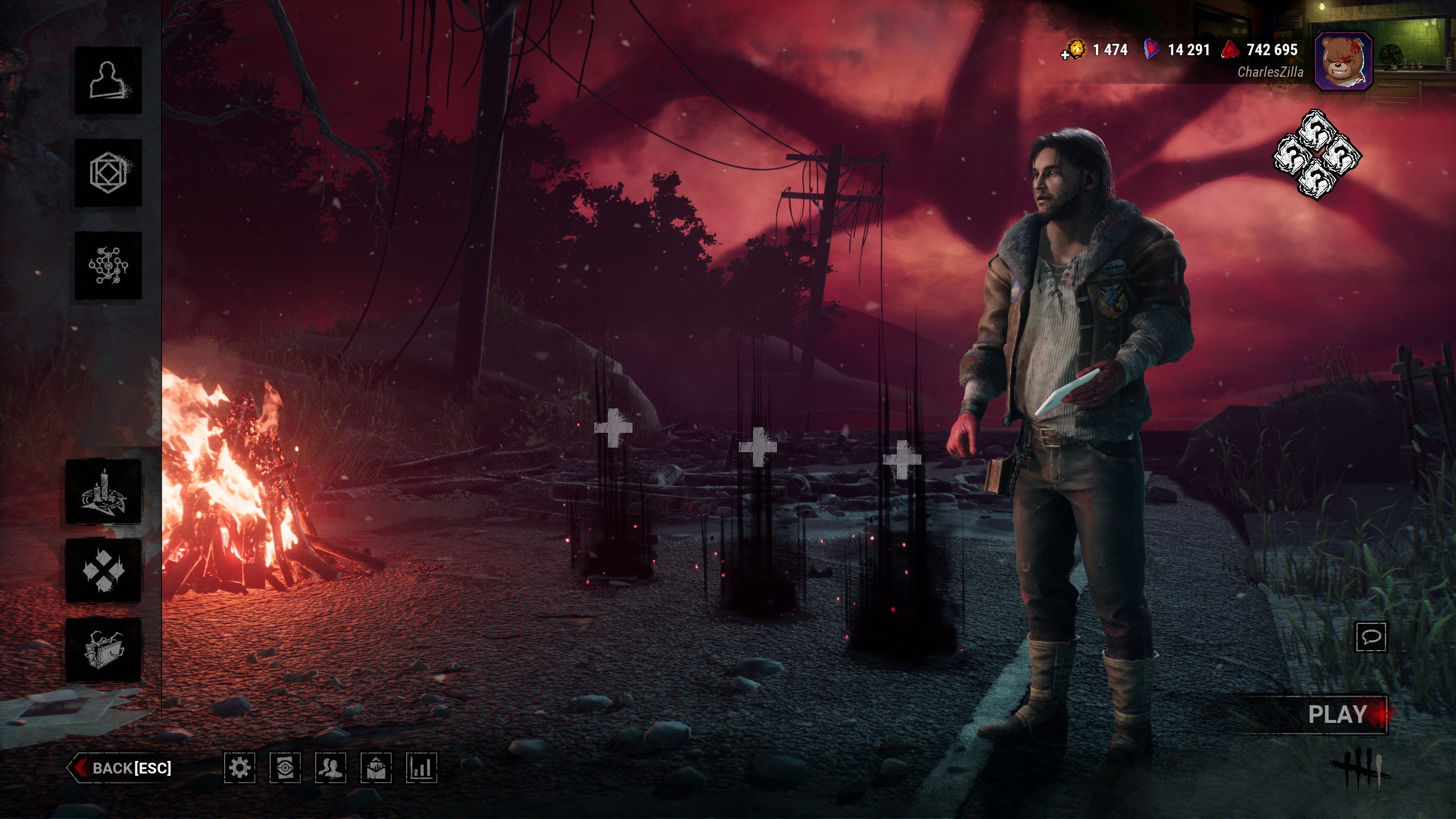Open the friends list icon
The height and width of the screenshot is (819, 1456).
pyautogui.click(x=330, y=768)
